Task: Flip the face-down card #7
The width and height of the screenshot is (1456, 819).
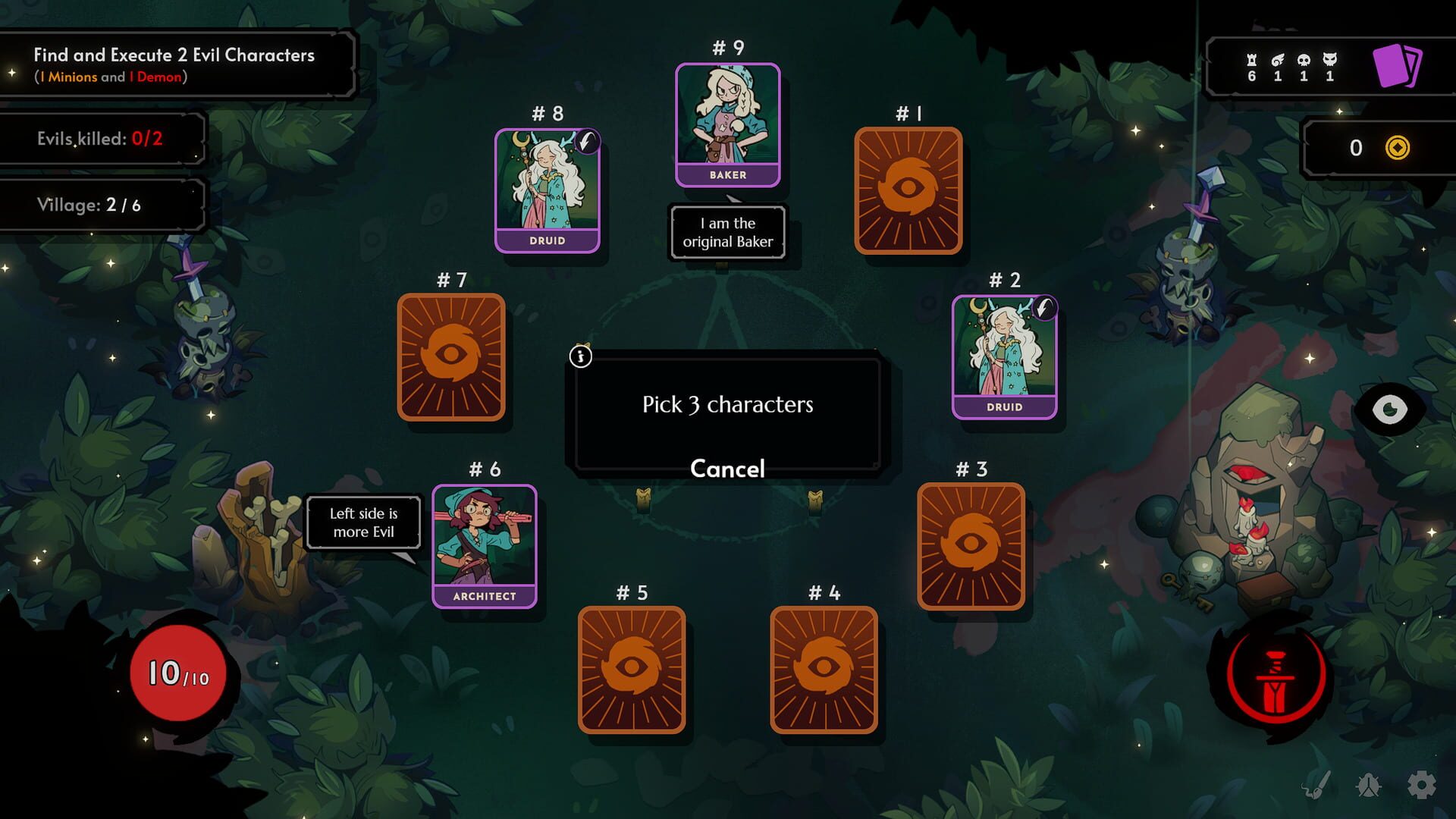Action: (x=450, y=356)
